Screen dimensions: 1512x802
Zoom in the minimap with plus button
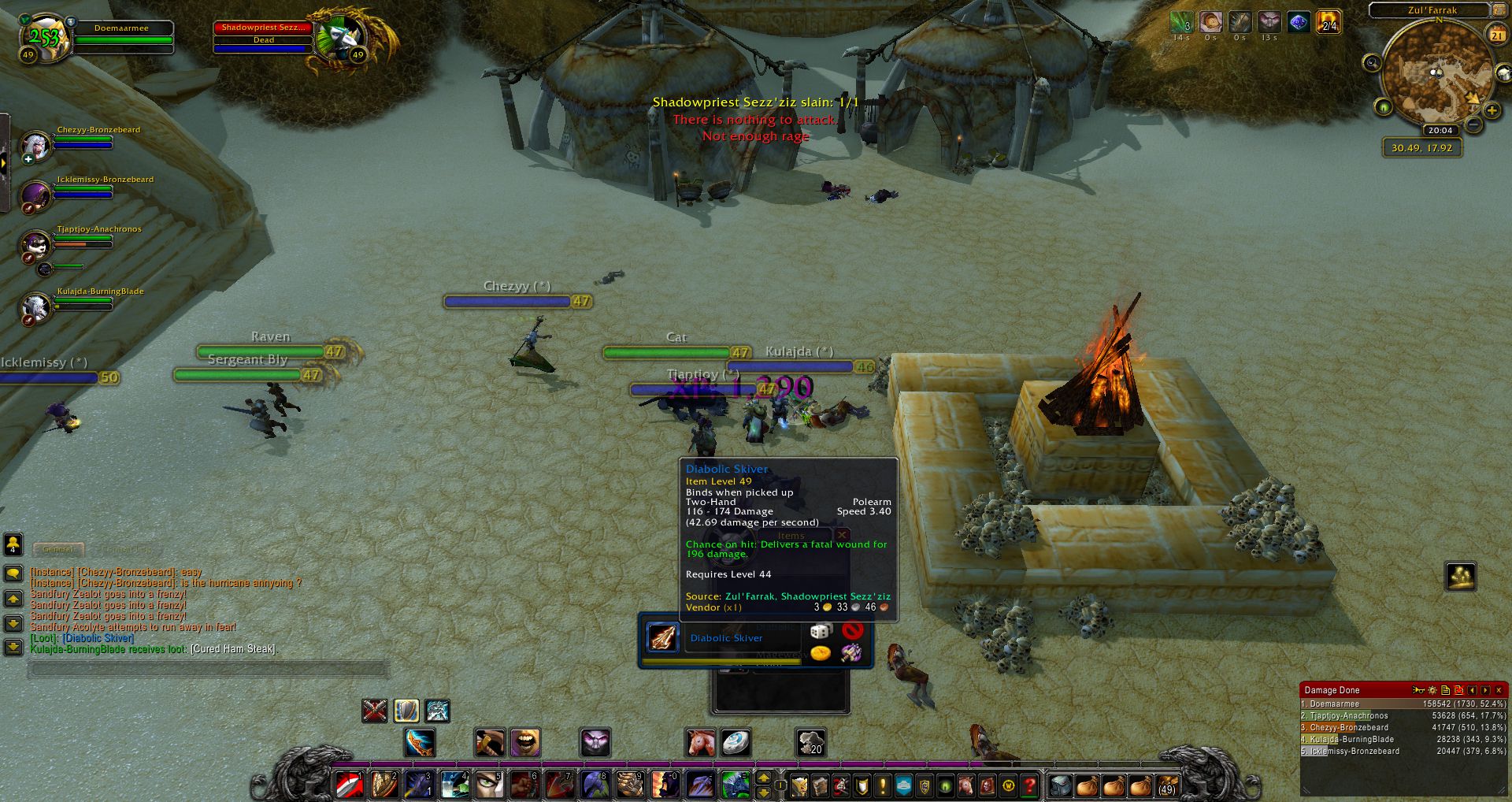[x=1492, y=110]
